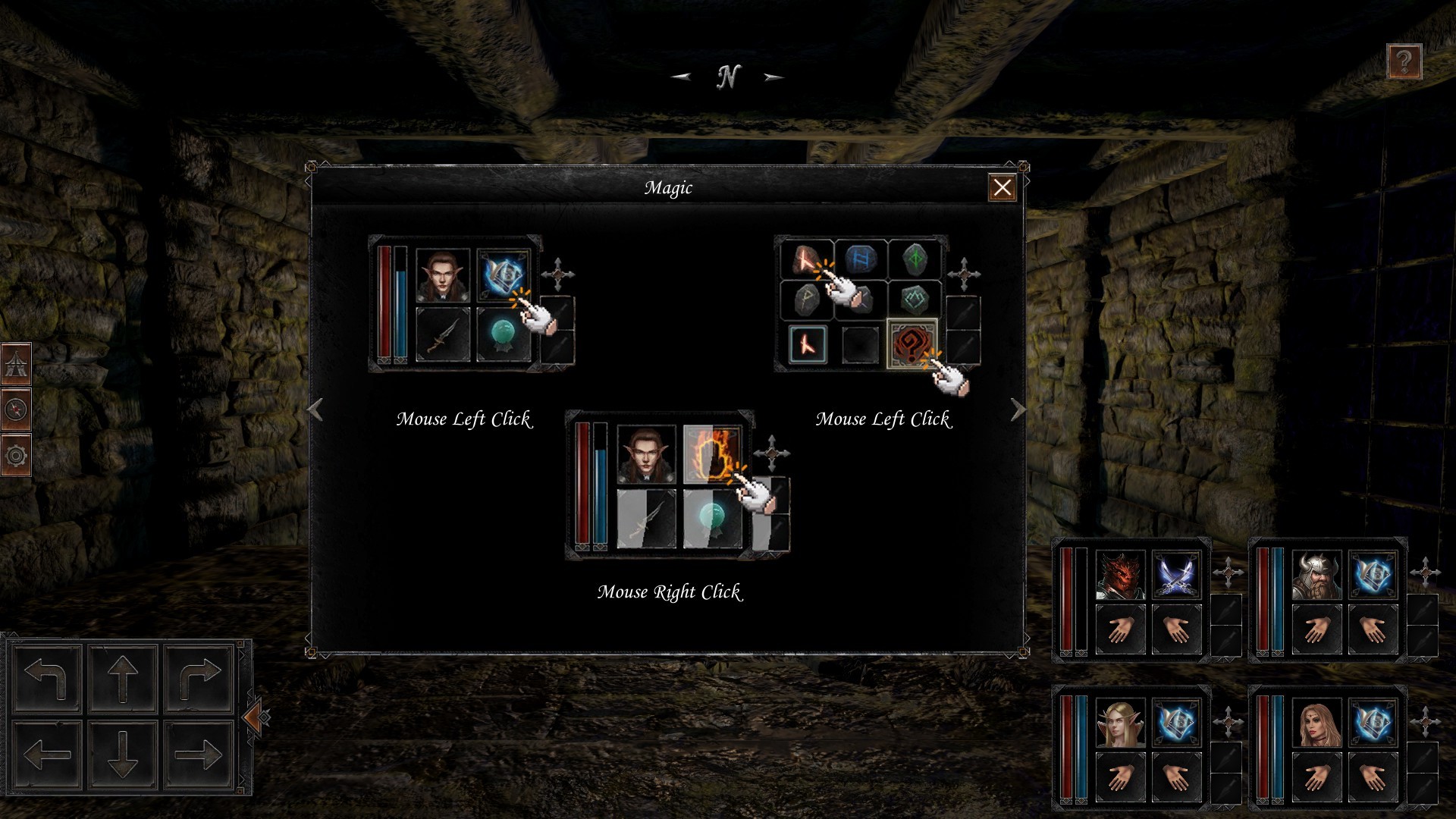Select the brown-haired woman party portrait
This screenshot has width=1456, height=819.
(x=1316, y=723)
